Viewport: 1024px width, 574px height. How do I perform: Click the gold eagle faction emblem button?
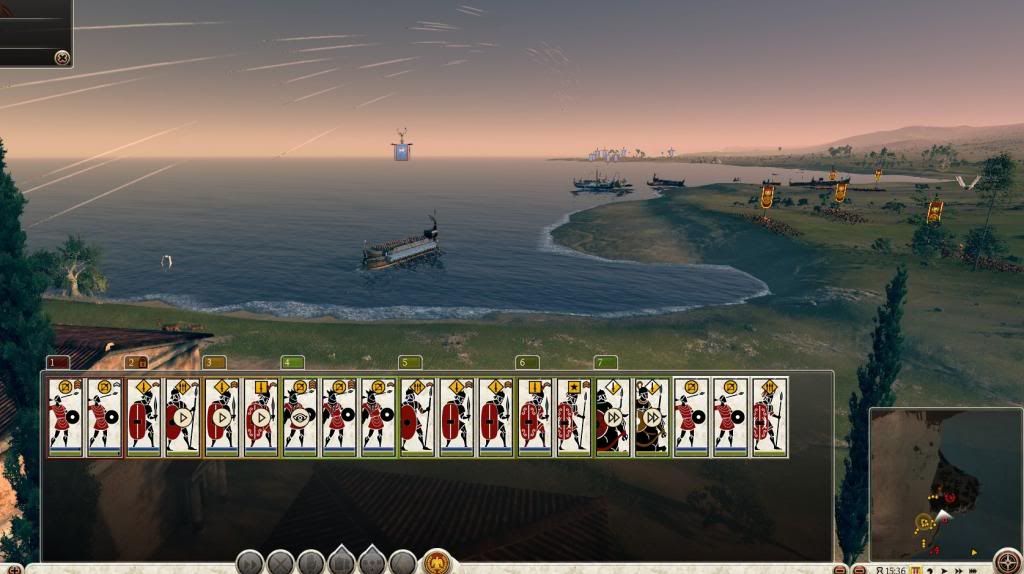pos(436,562)
